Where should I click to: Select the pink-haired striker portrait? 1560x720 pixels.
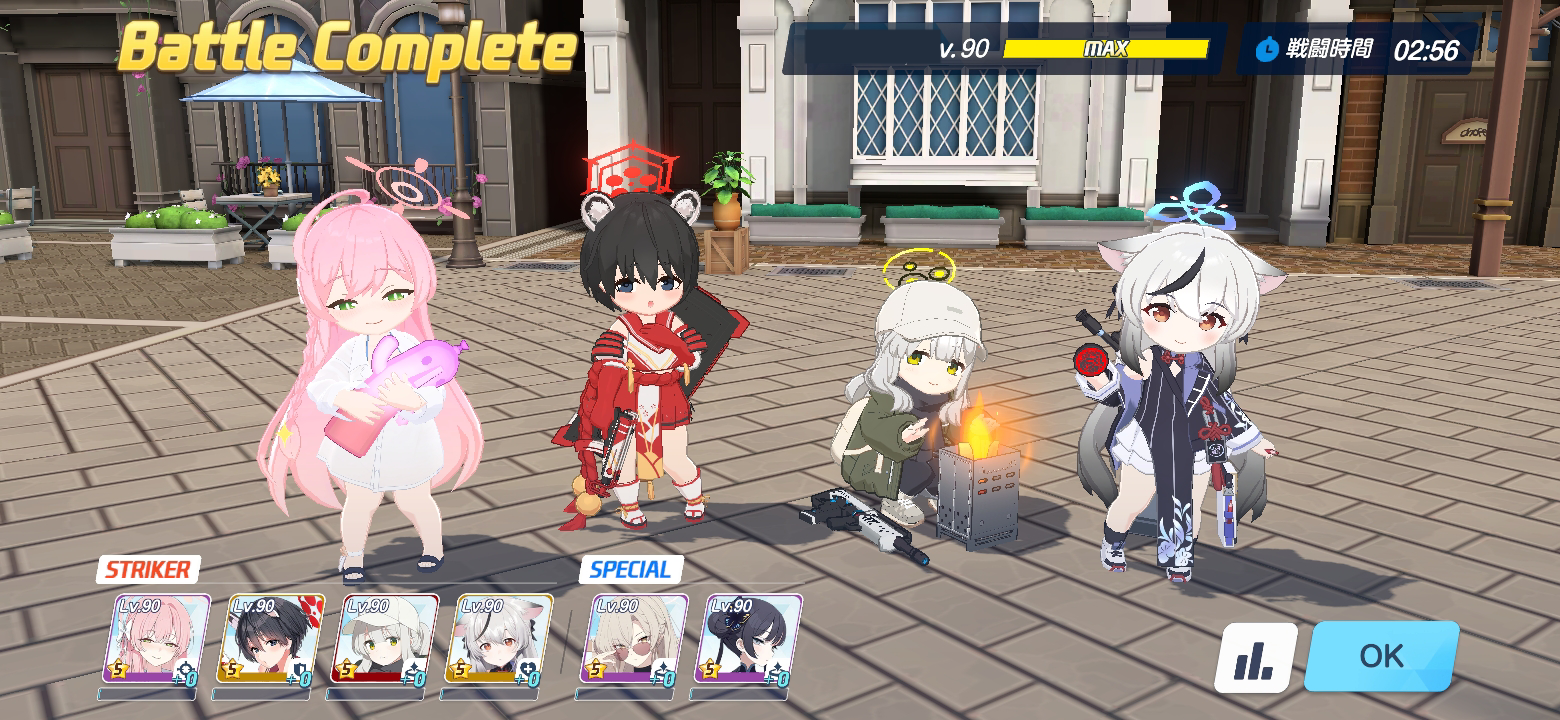point(157,639)
